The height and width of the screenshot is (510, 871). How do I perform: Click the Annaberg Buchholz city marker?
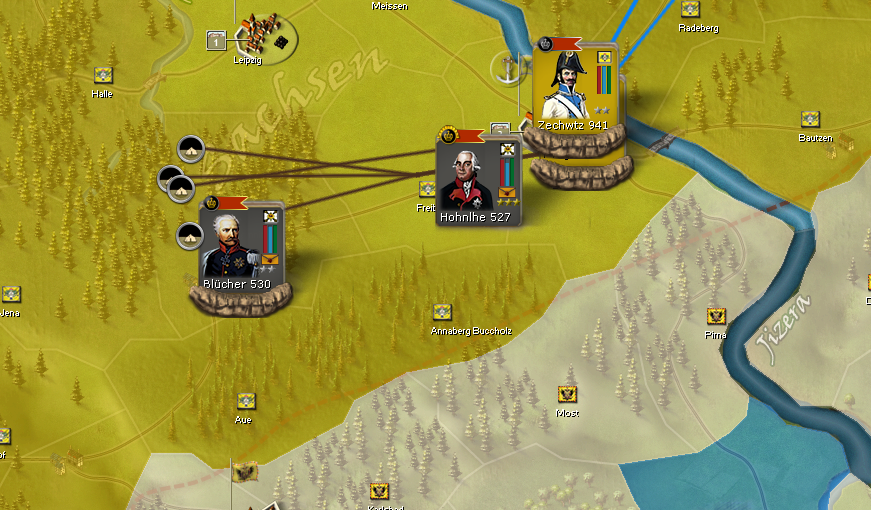pos(442,312)
